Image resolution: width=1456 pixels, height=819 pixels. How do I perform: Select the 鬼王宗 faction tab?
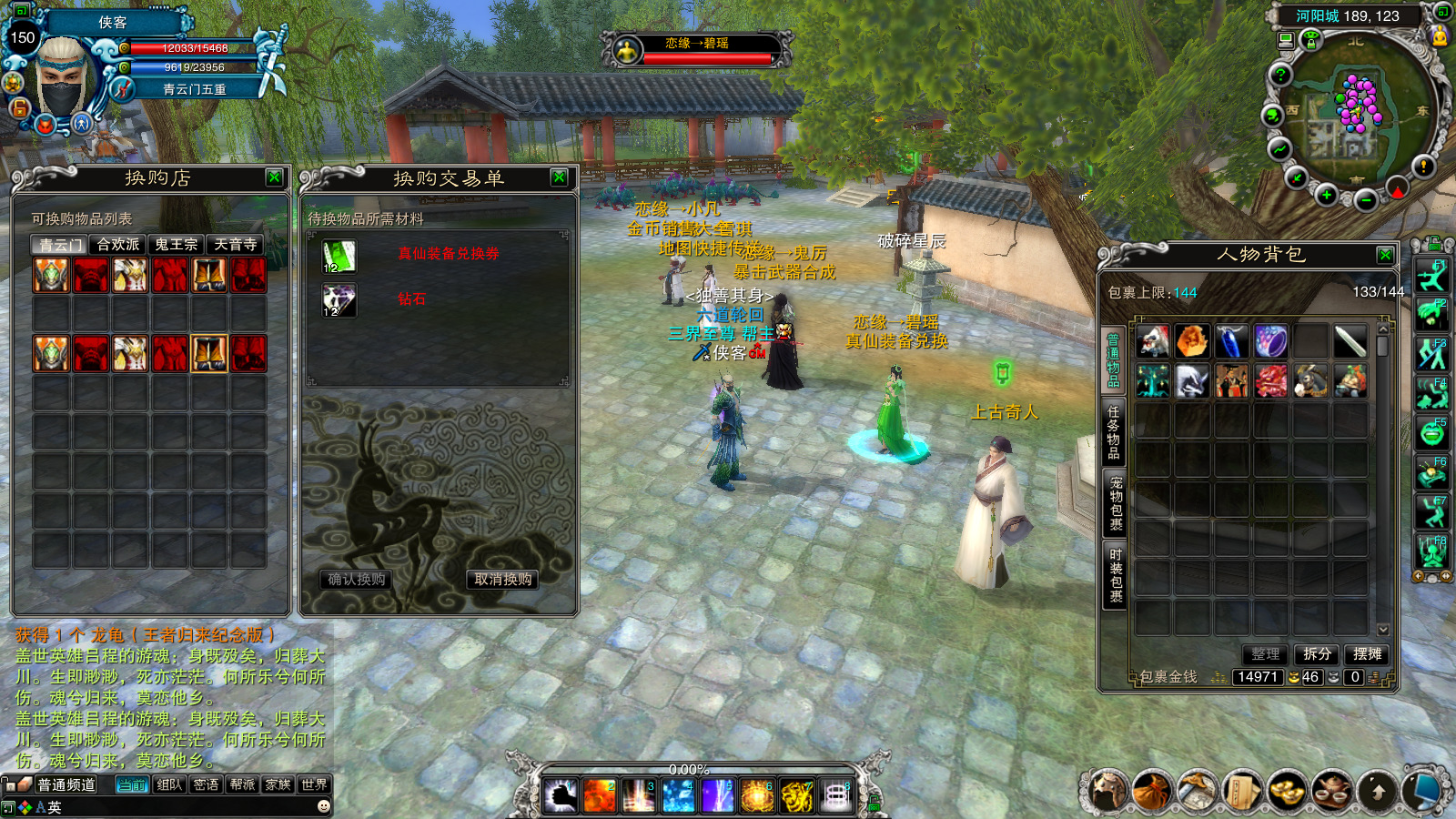tap(177, 245)
